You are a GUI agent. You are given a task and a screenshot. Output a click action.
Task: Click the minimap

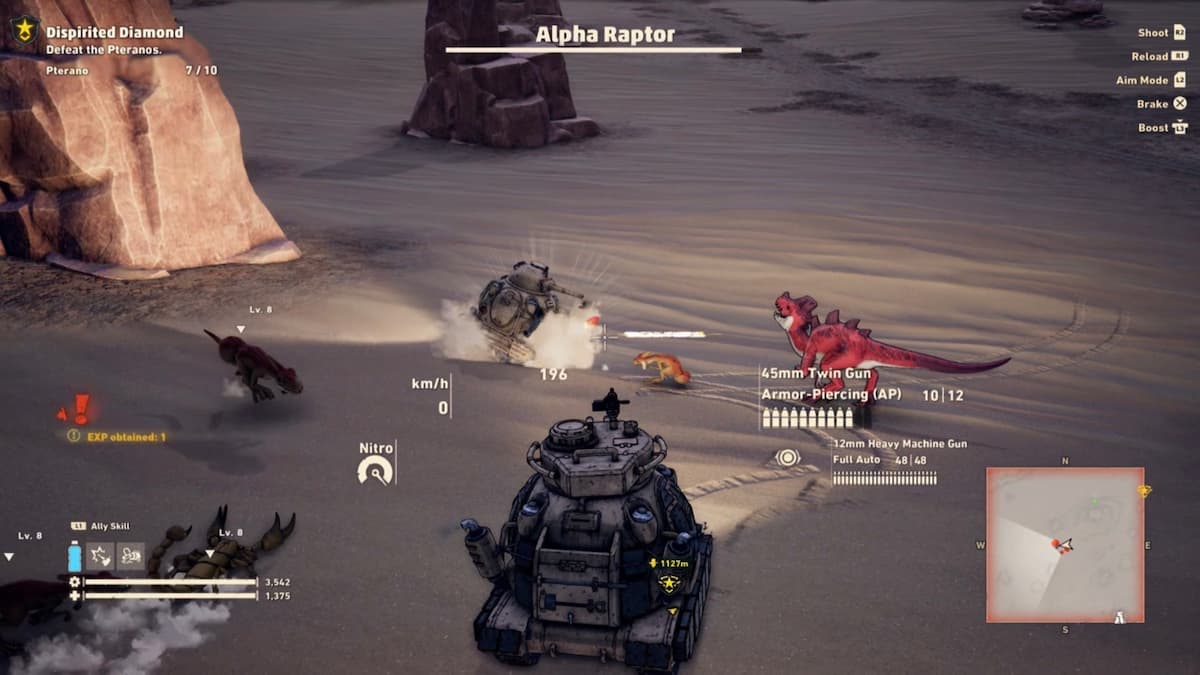tap(1065, 545)
